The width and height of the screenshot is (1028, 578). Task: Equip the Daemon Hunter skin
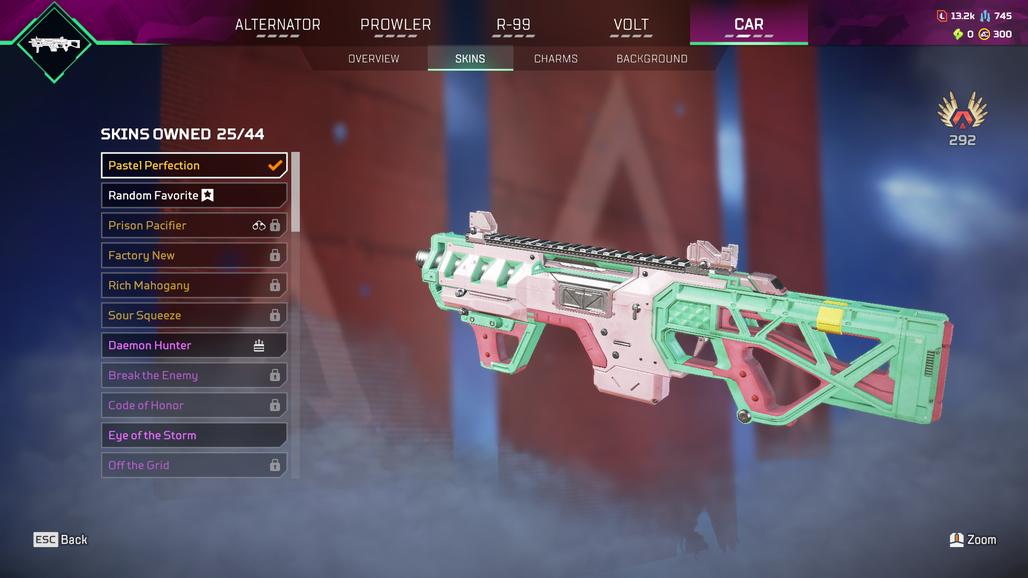coord(194,345)
